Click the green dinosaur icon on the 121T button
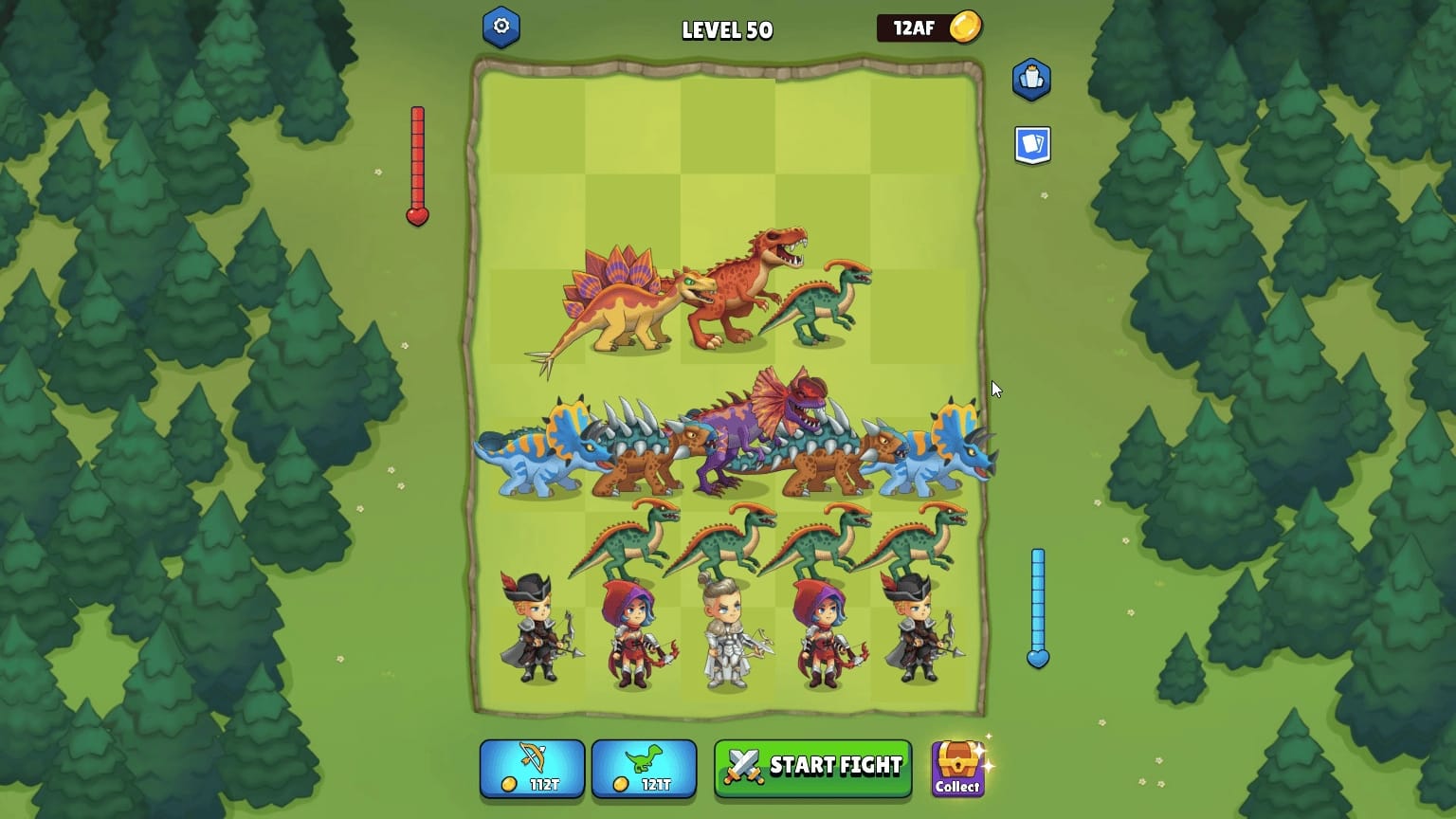This screenshot has width=1456, height=819. pos(644,756)
